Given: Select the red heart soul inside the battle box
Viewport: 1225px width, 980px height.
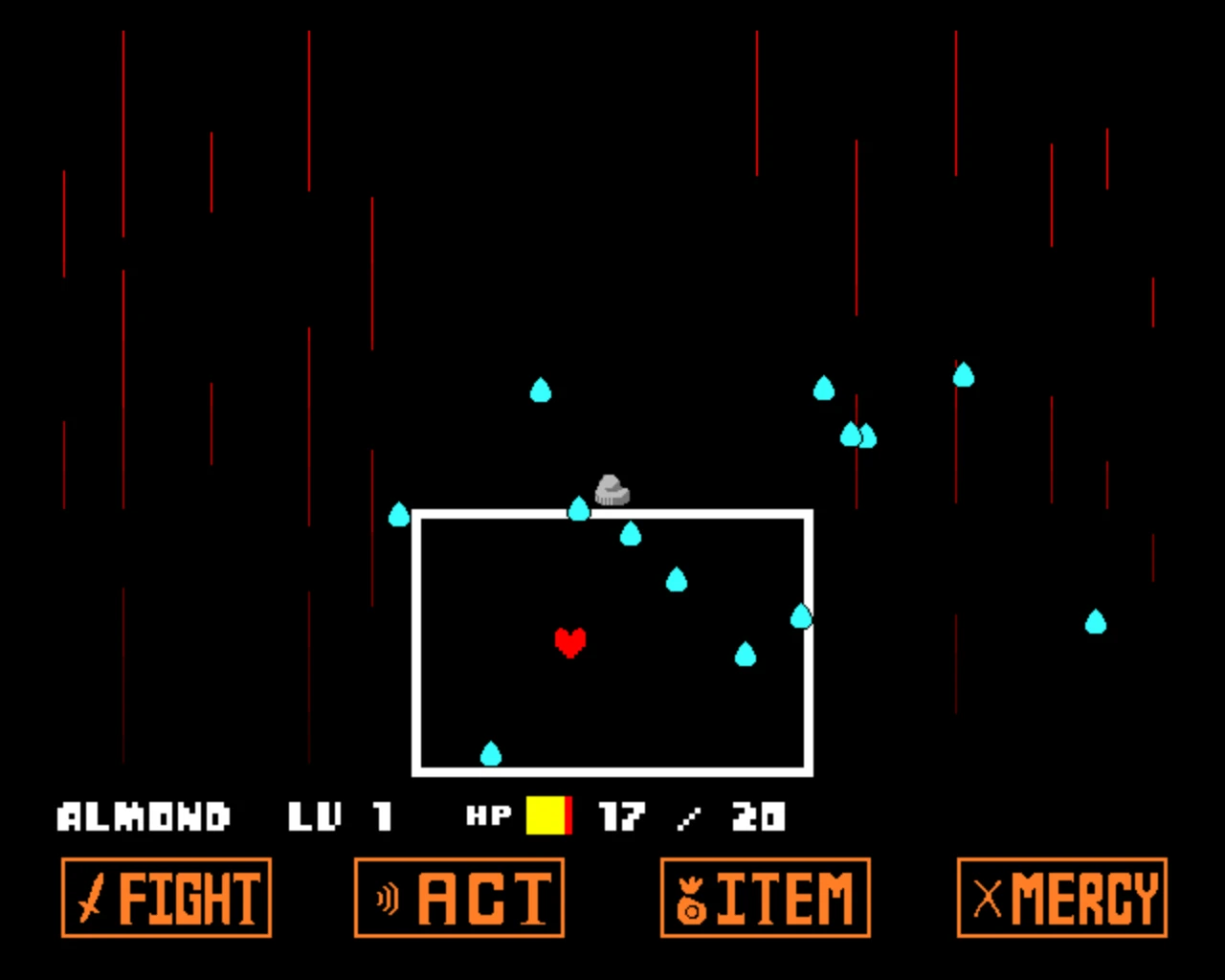Looking at the screenshot, I should [571, 644].
